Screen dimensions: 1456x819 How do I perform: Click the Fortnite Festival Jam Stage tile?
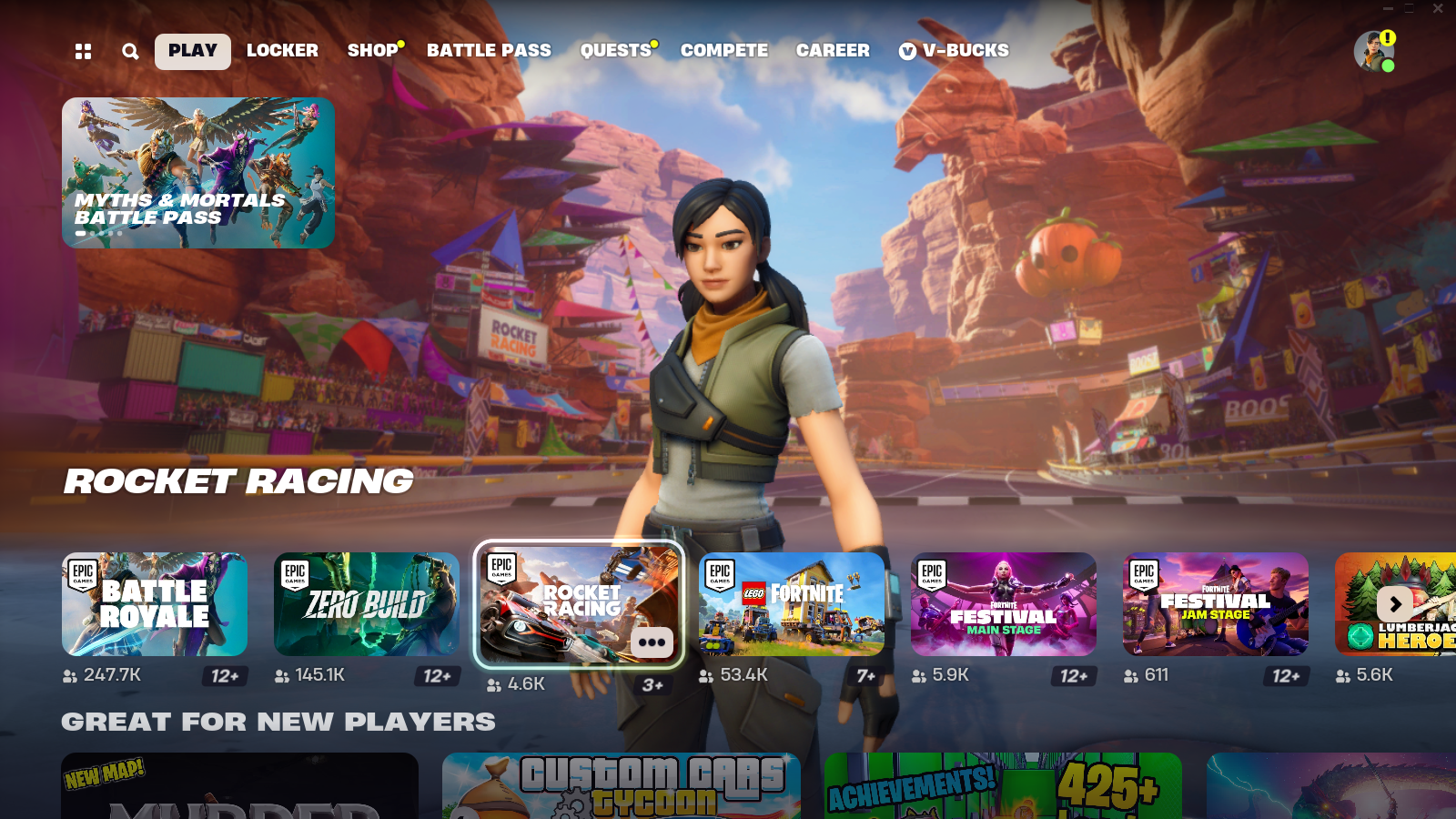coord(1216,604)
